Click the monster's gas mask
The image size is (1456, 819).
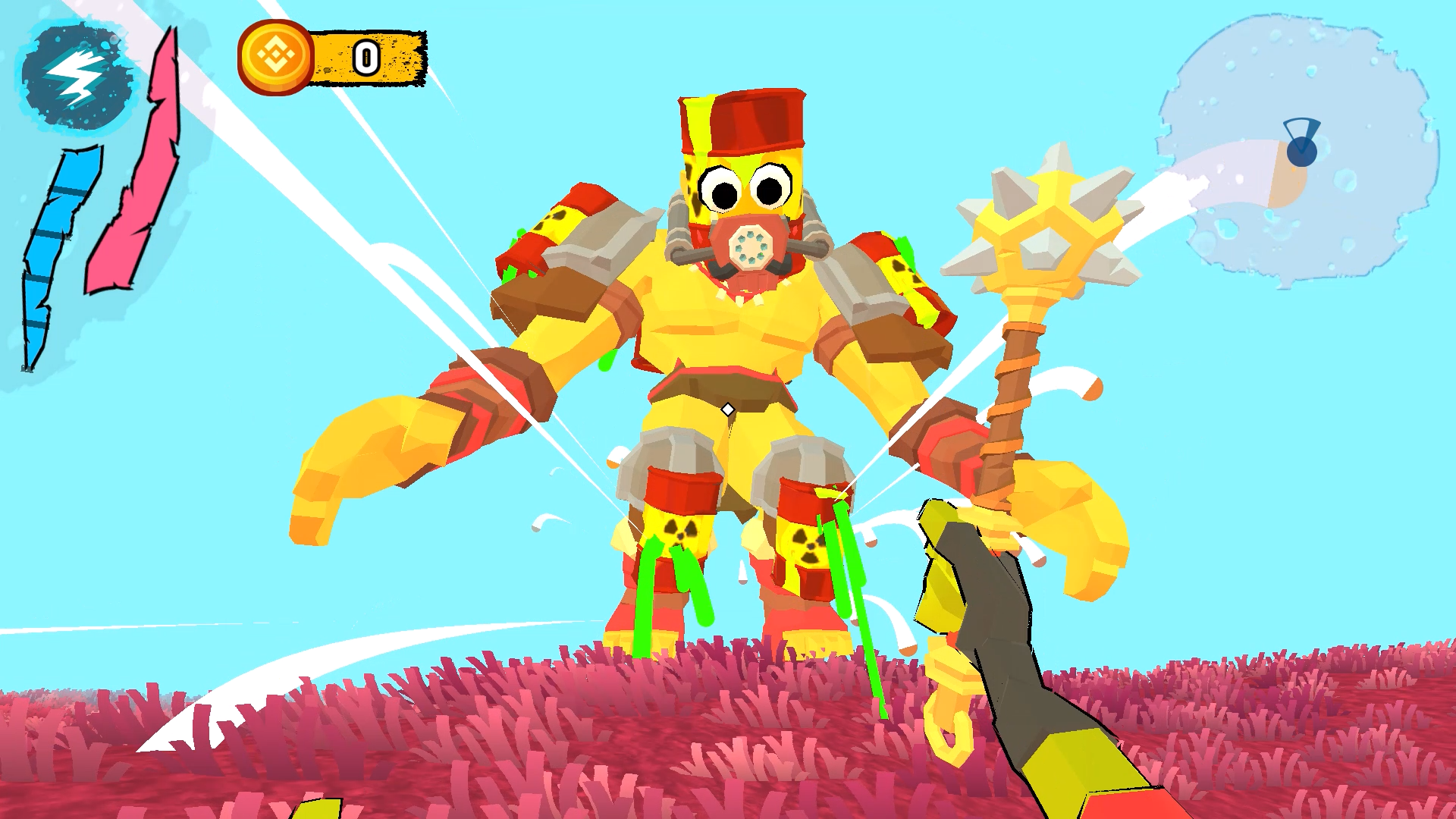751,246
